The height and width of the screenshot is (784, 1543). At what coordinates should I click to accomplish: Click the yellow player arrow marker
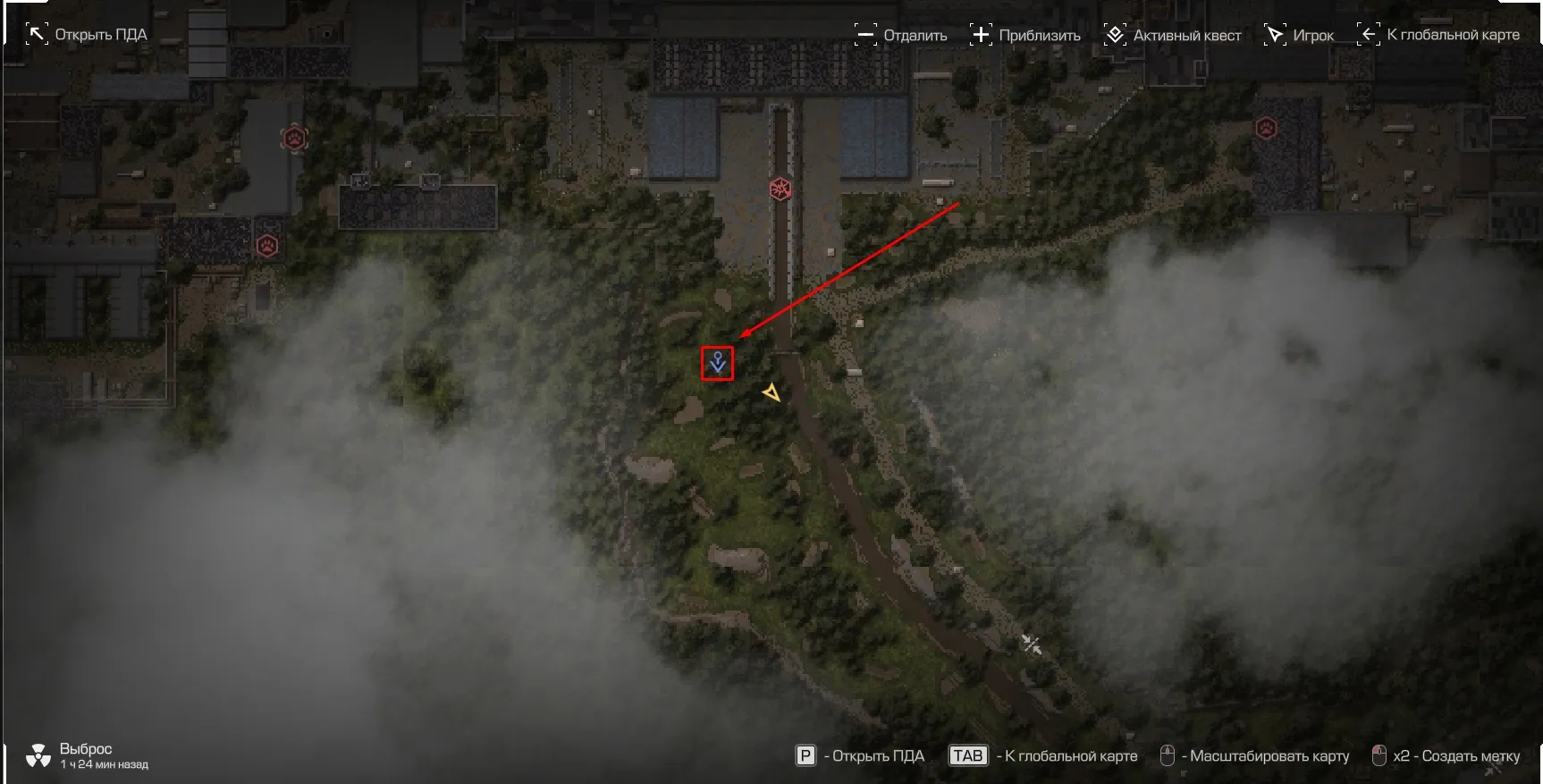771,392
